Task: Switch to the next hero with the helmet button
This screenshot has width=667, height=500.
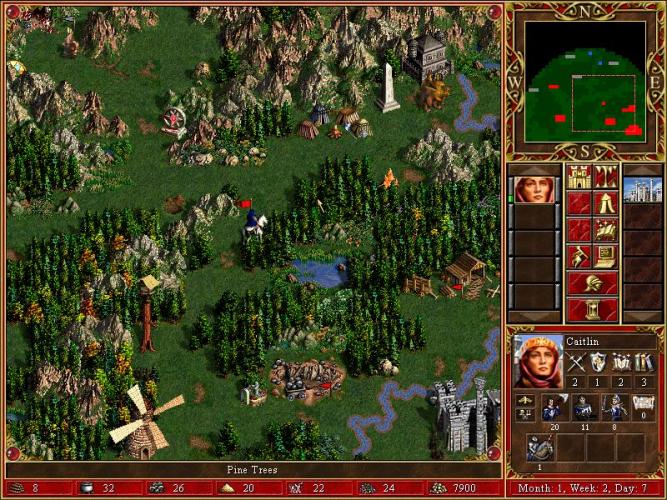Action: 591,282
